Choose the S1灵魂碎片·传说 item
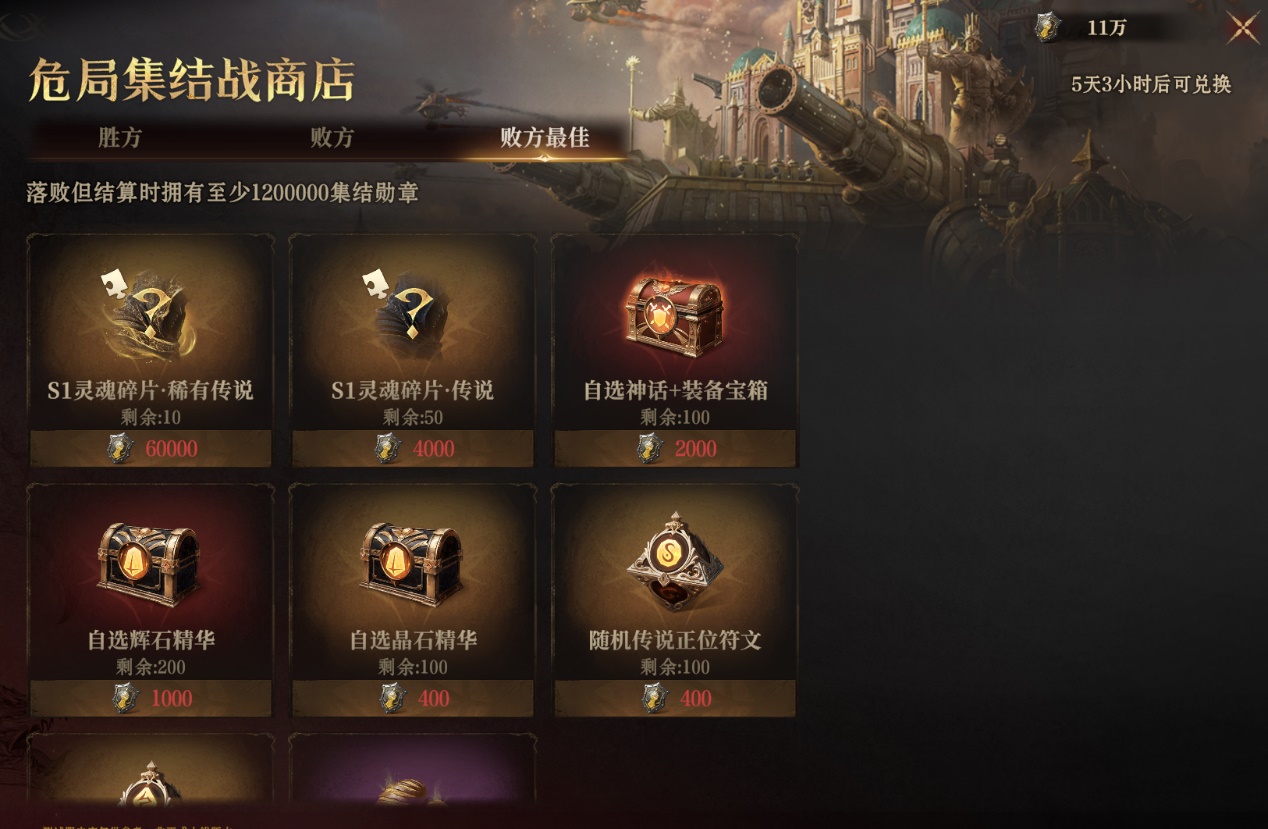The image size is (1268, 829). 412,320
